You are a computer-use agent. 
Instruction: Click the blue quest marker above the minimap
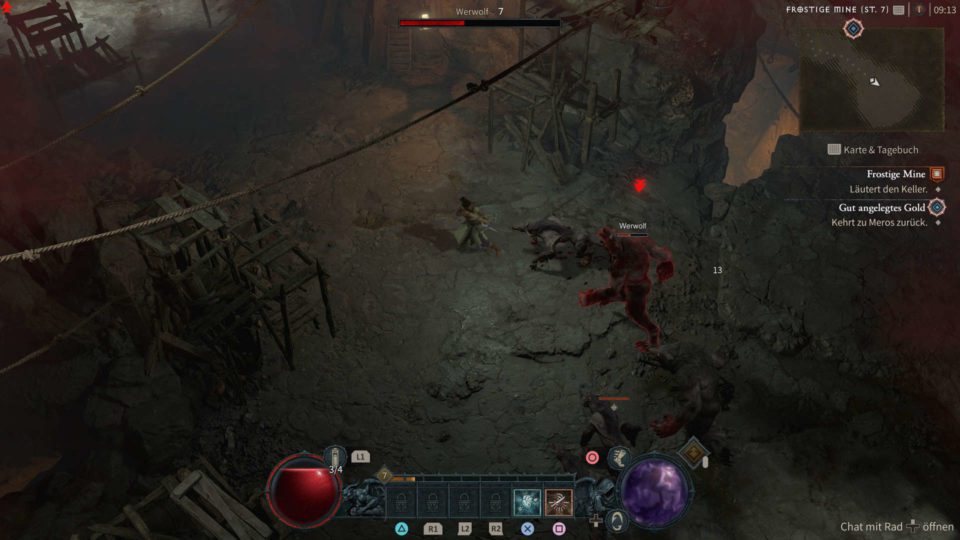click(x=852, y=28)
